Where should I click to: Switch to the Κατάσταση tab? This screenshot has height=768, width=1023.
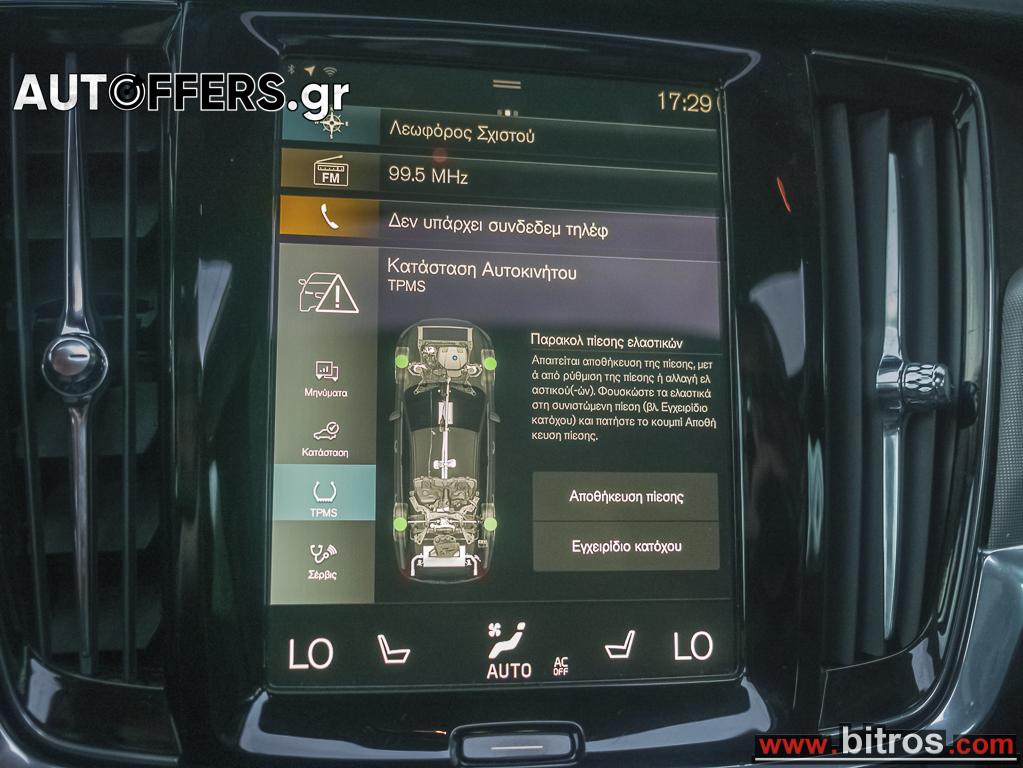pos(326,439)
